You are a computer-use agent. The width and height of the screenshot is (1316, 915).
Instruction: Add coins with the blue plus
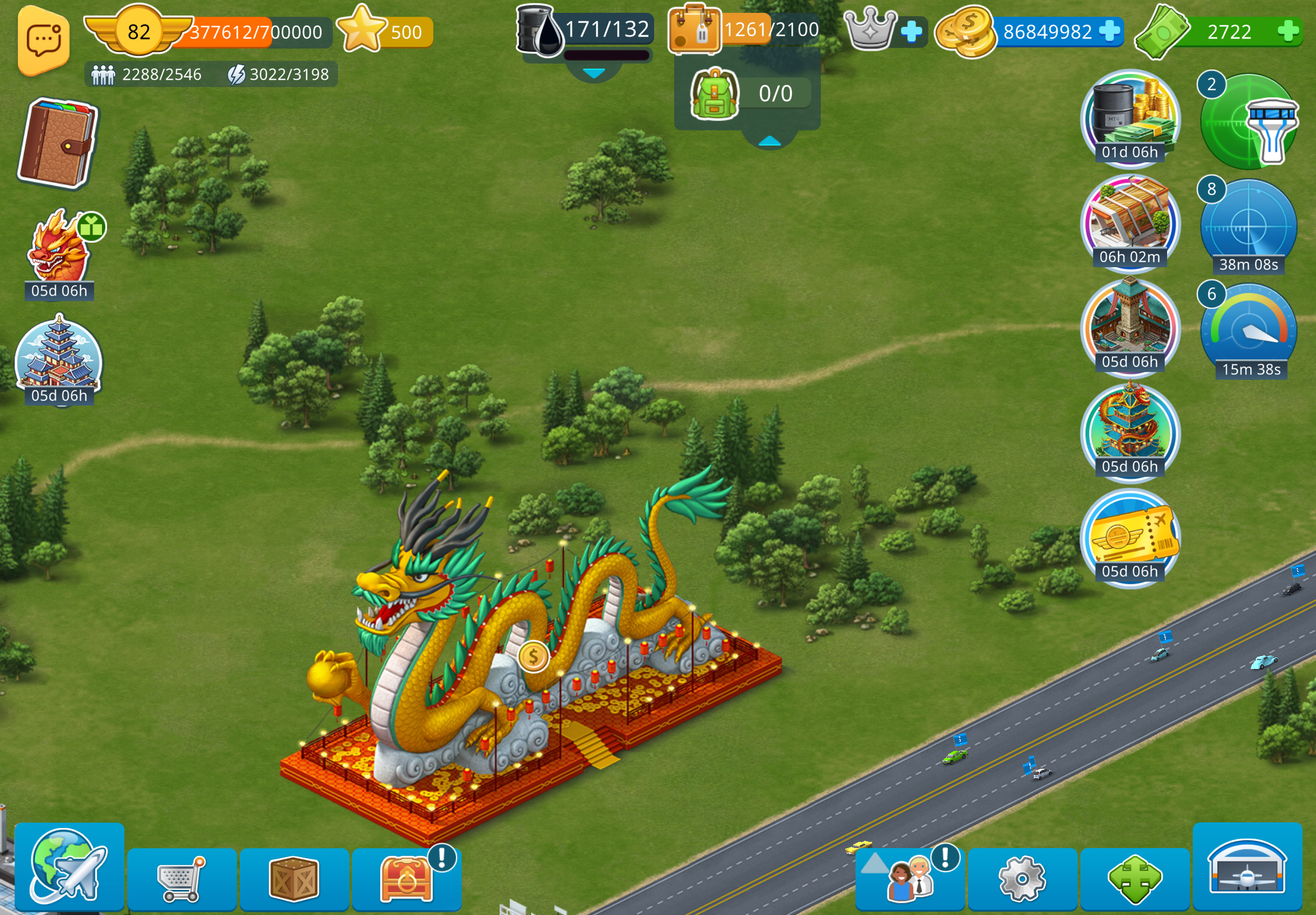point(1110,31)
